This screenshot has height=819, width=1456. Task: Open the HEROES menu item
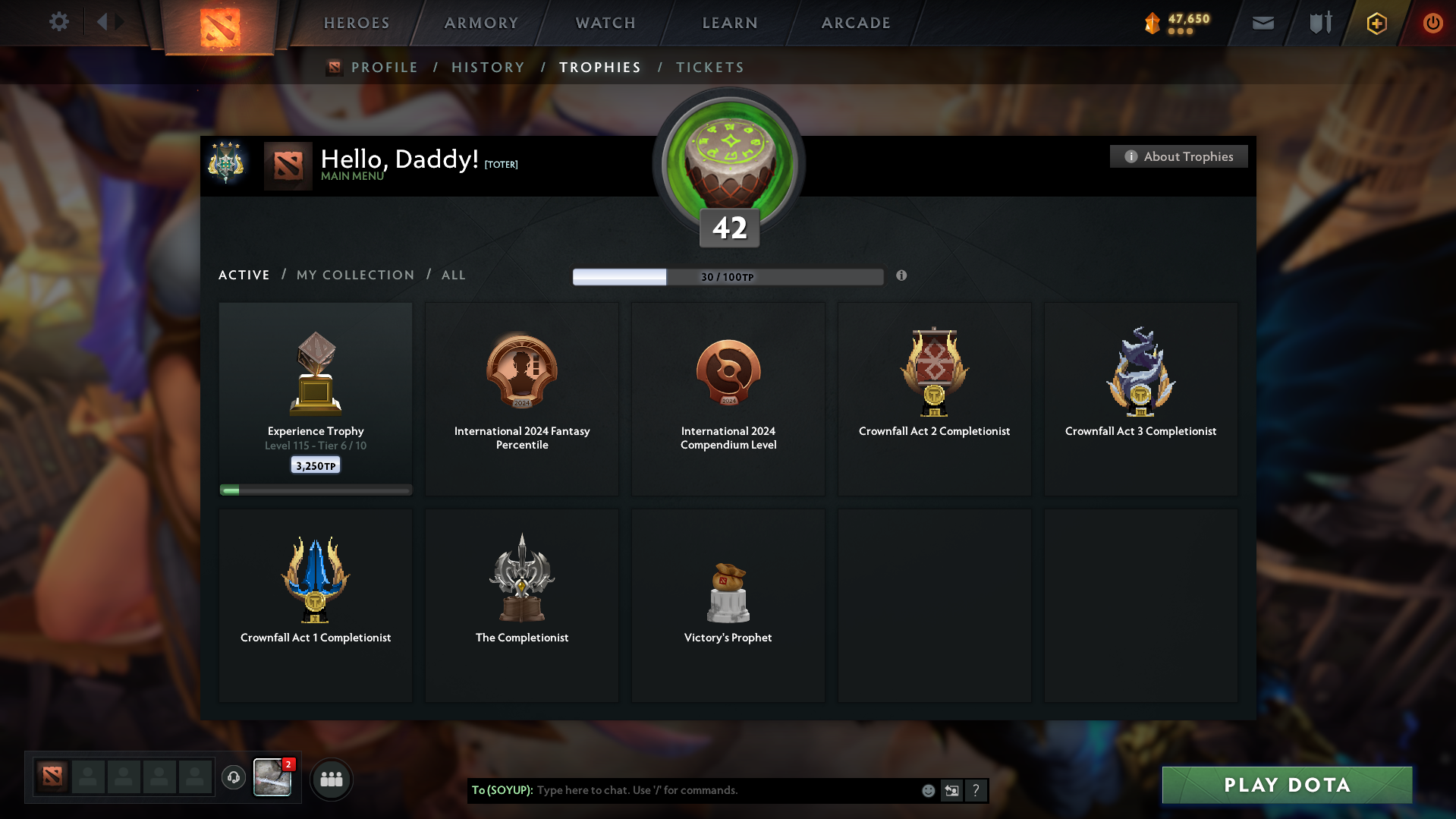[x=356, y=23]
